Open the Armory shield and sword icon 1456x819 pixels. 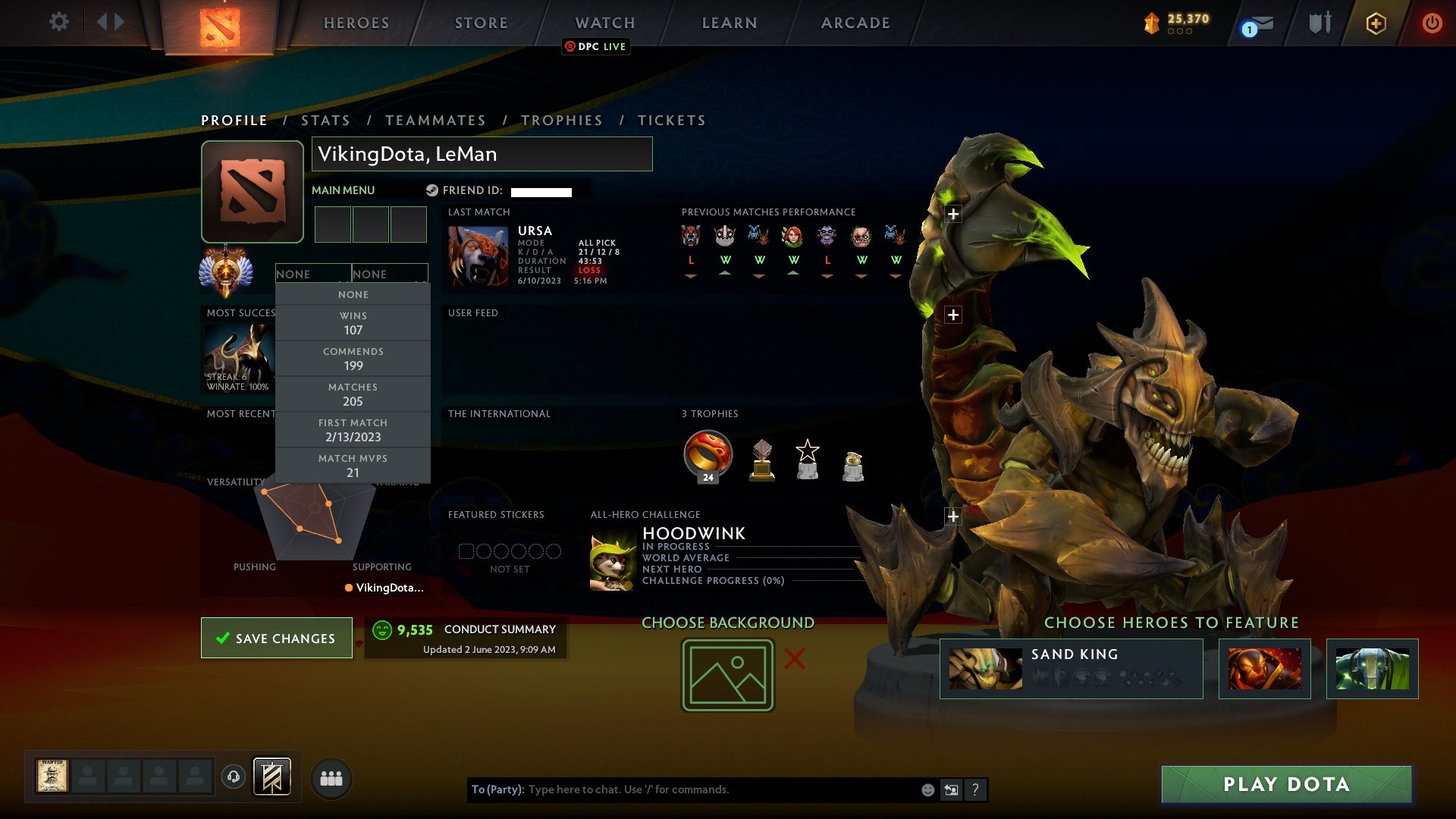(1318, 22)
